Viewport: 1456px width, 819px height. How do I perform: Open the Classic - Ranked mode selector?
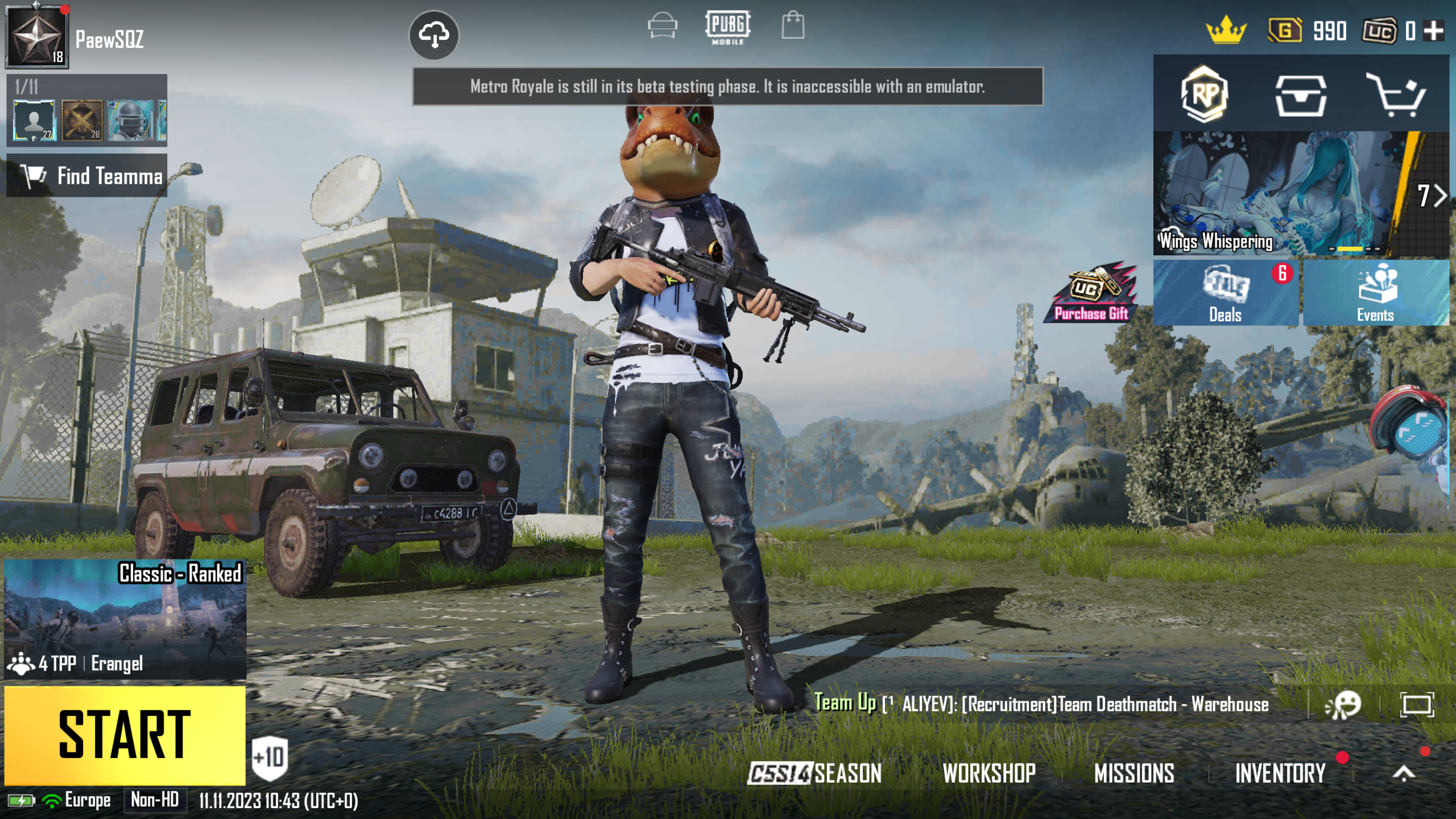point(125,619)
